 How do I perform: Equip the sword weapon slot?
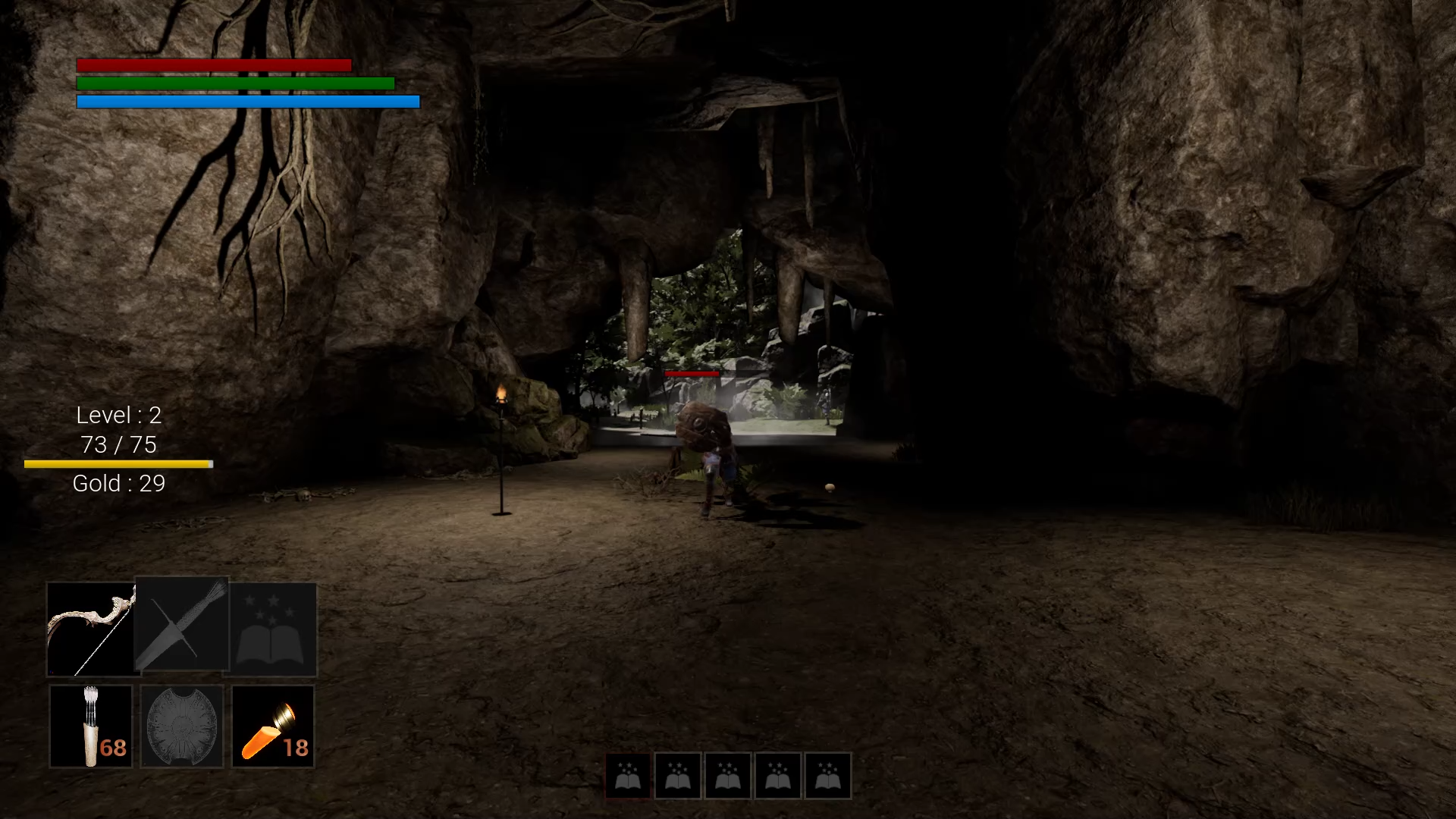click(182, 625)
